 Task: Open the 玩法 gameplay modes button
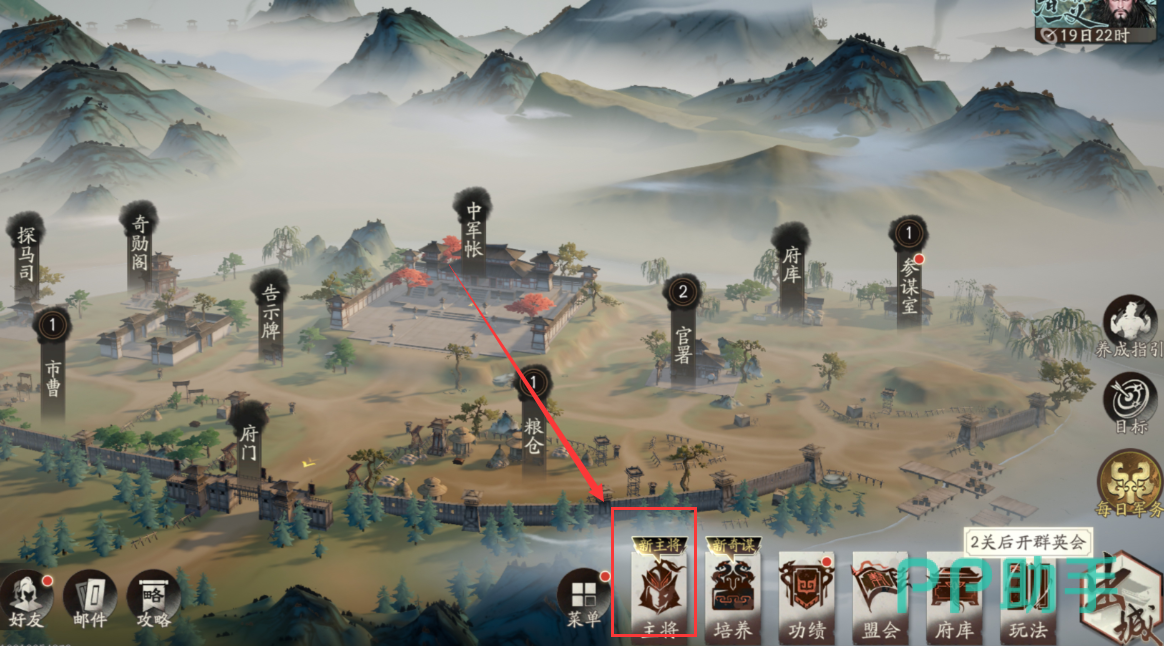1027,594
